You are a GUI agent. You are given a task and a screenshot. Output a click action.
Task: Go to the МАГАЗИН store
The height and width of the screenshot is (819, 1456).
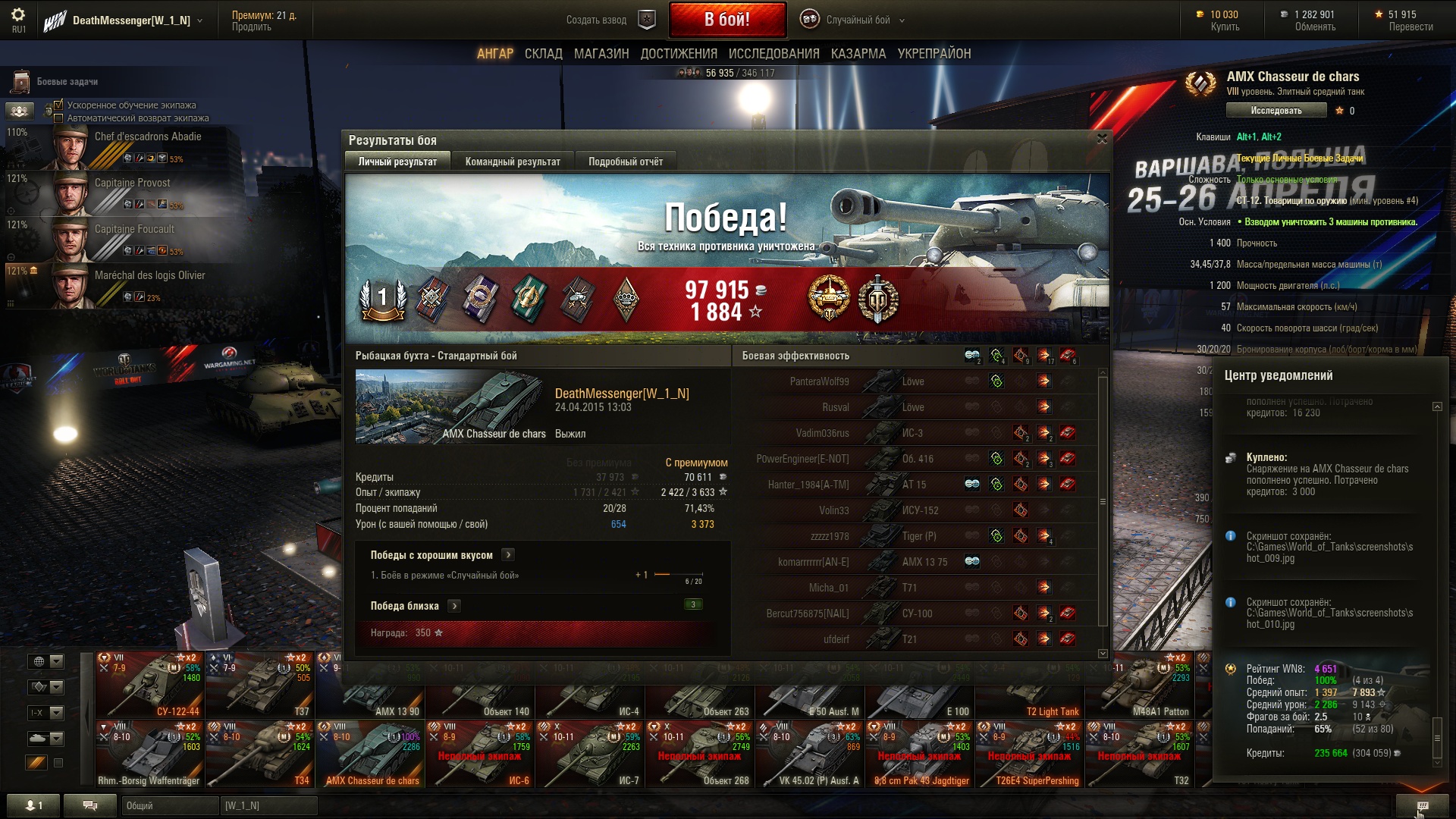point(601,54)
